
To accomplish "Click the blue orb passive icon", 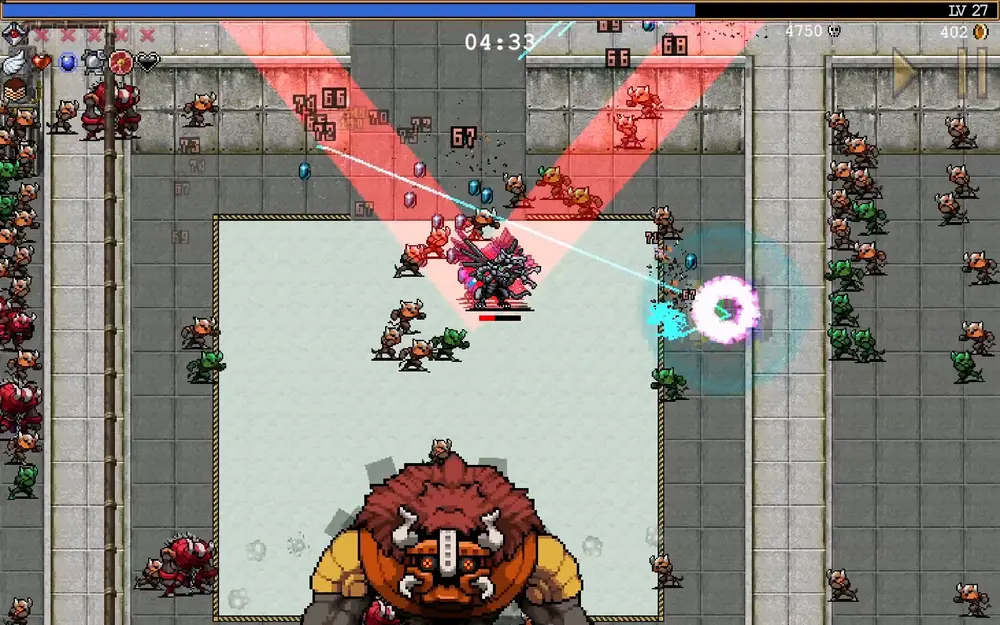I will click(68, 63).
